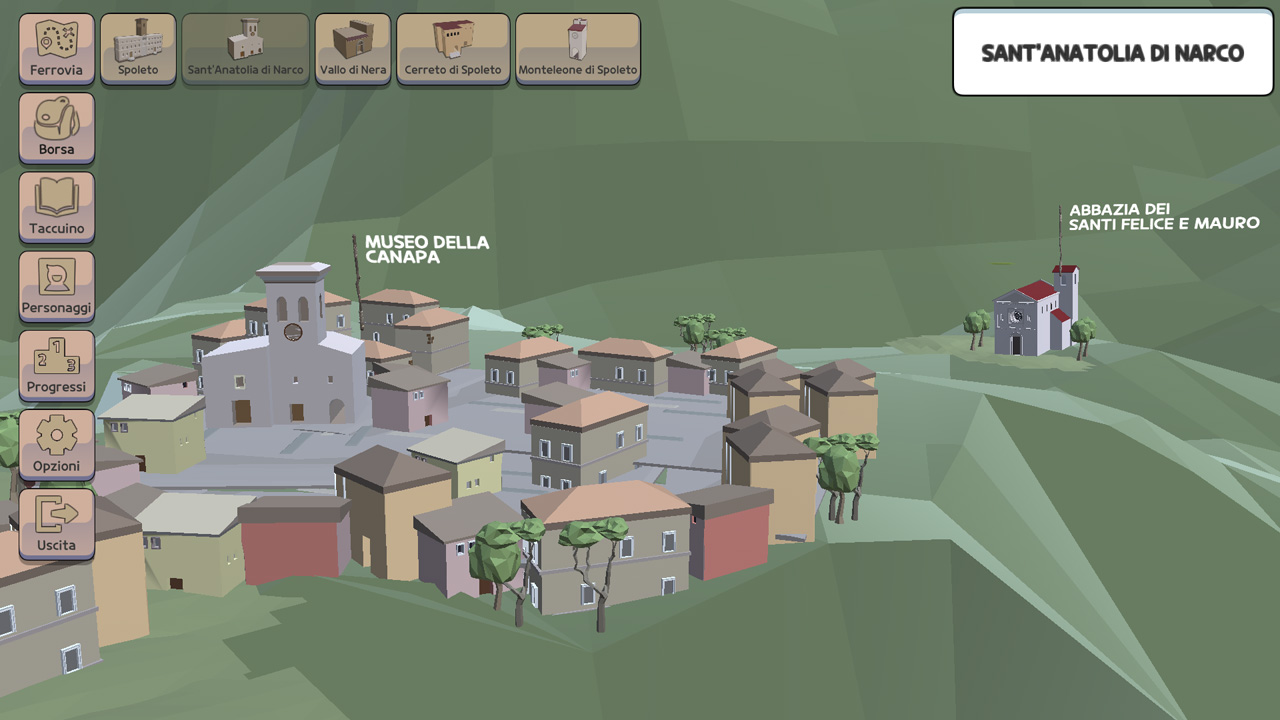Check the Progressi leaderboard

[x=56, y=364]
